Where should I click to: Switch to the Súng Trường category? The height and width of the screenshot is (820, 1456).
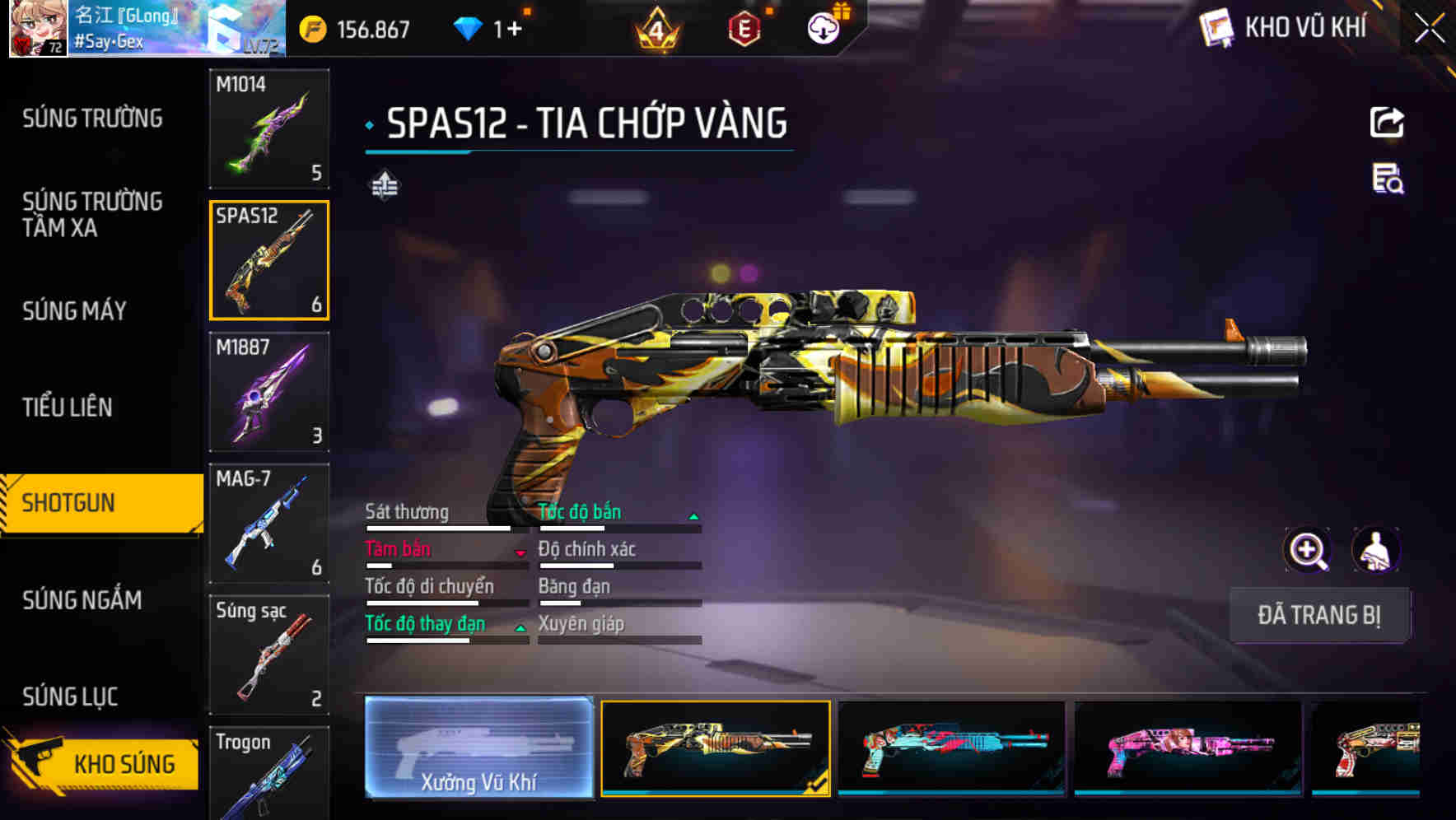[92, 119]
